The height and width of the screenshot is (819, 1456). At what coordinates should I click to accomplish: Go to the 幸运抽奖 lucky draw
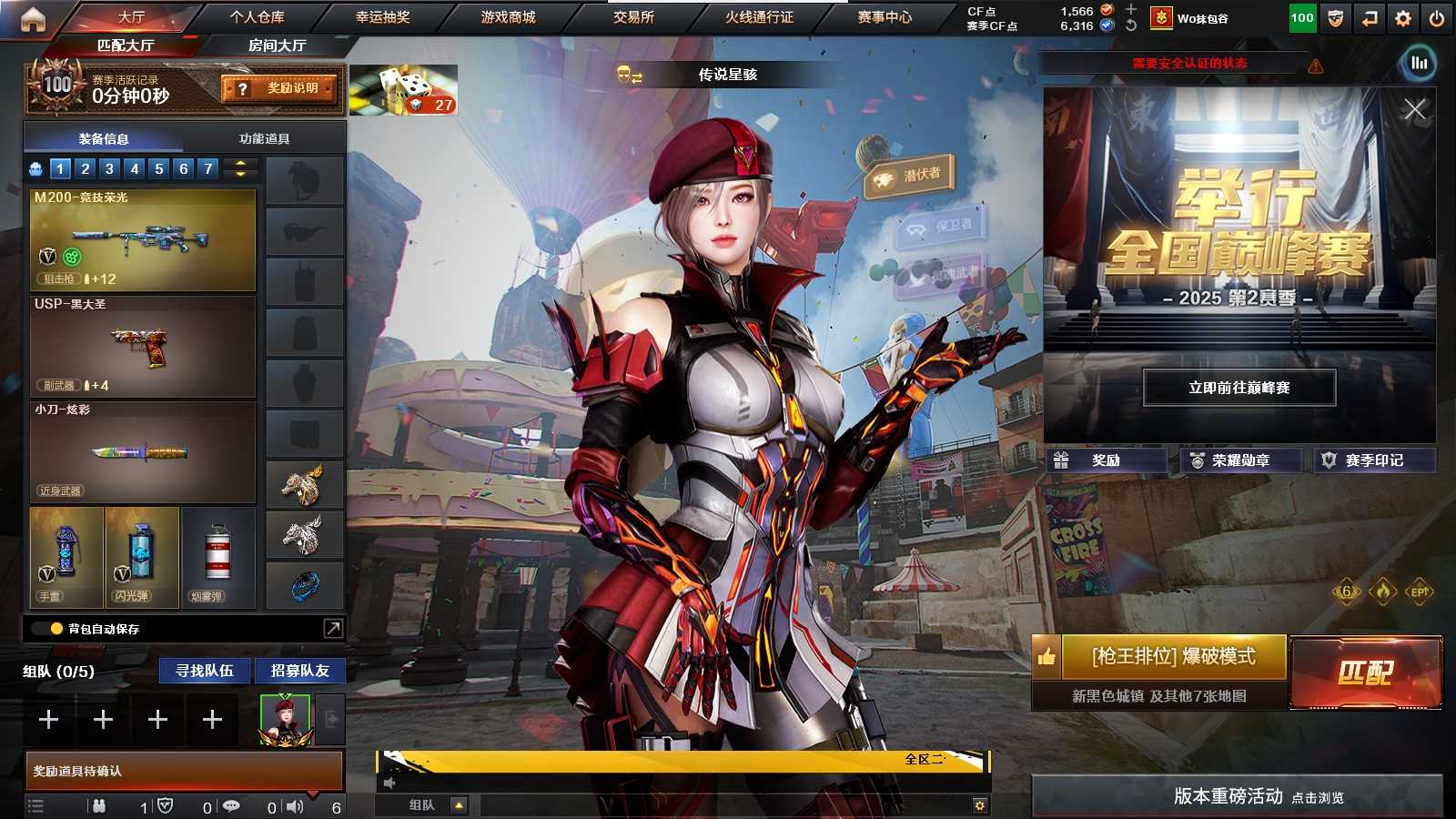click(382, 17)
